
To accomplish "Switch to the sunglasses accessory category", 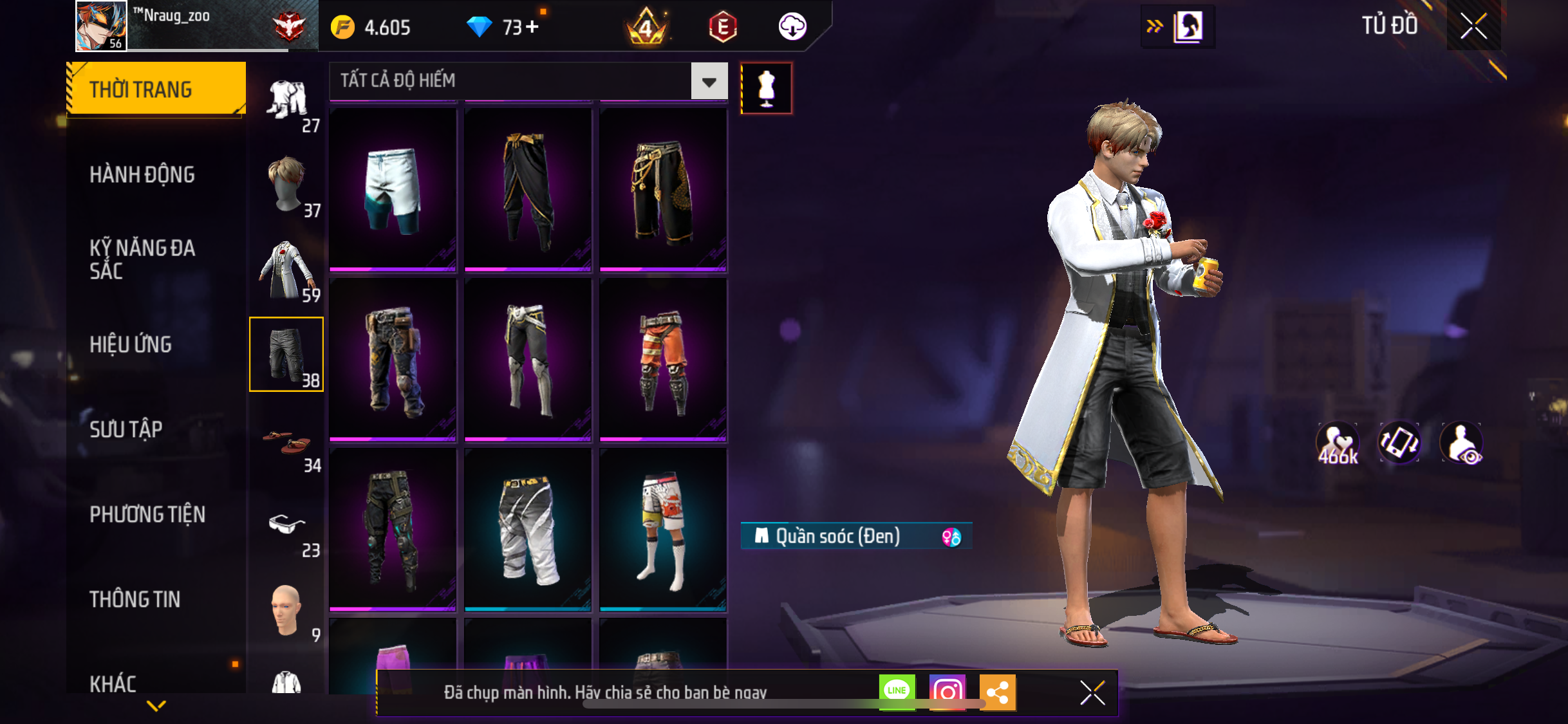I will [x=287, y=528].
